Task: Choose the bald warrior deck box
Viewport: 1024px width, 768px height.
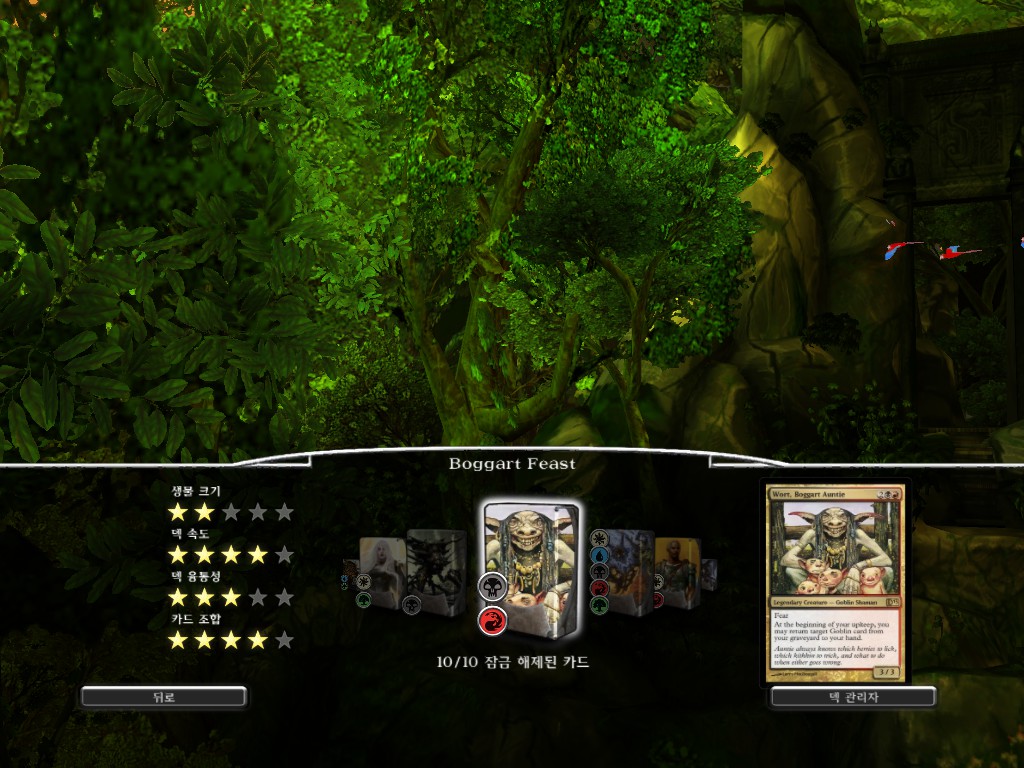Action: click(679, 570)
